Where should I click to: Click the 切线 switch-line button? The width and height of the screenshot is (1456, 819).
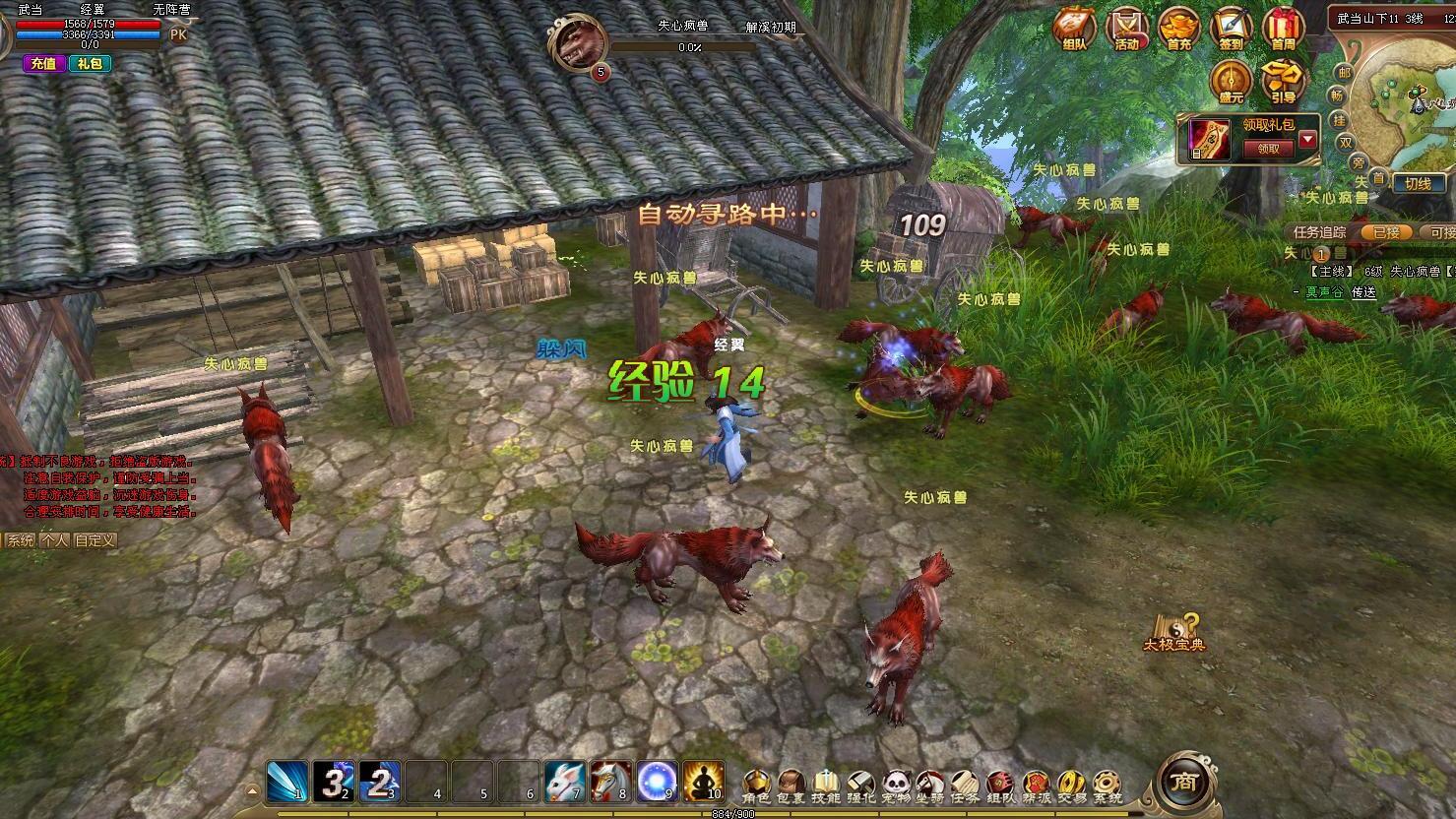coord(1418,184)
